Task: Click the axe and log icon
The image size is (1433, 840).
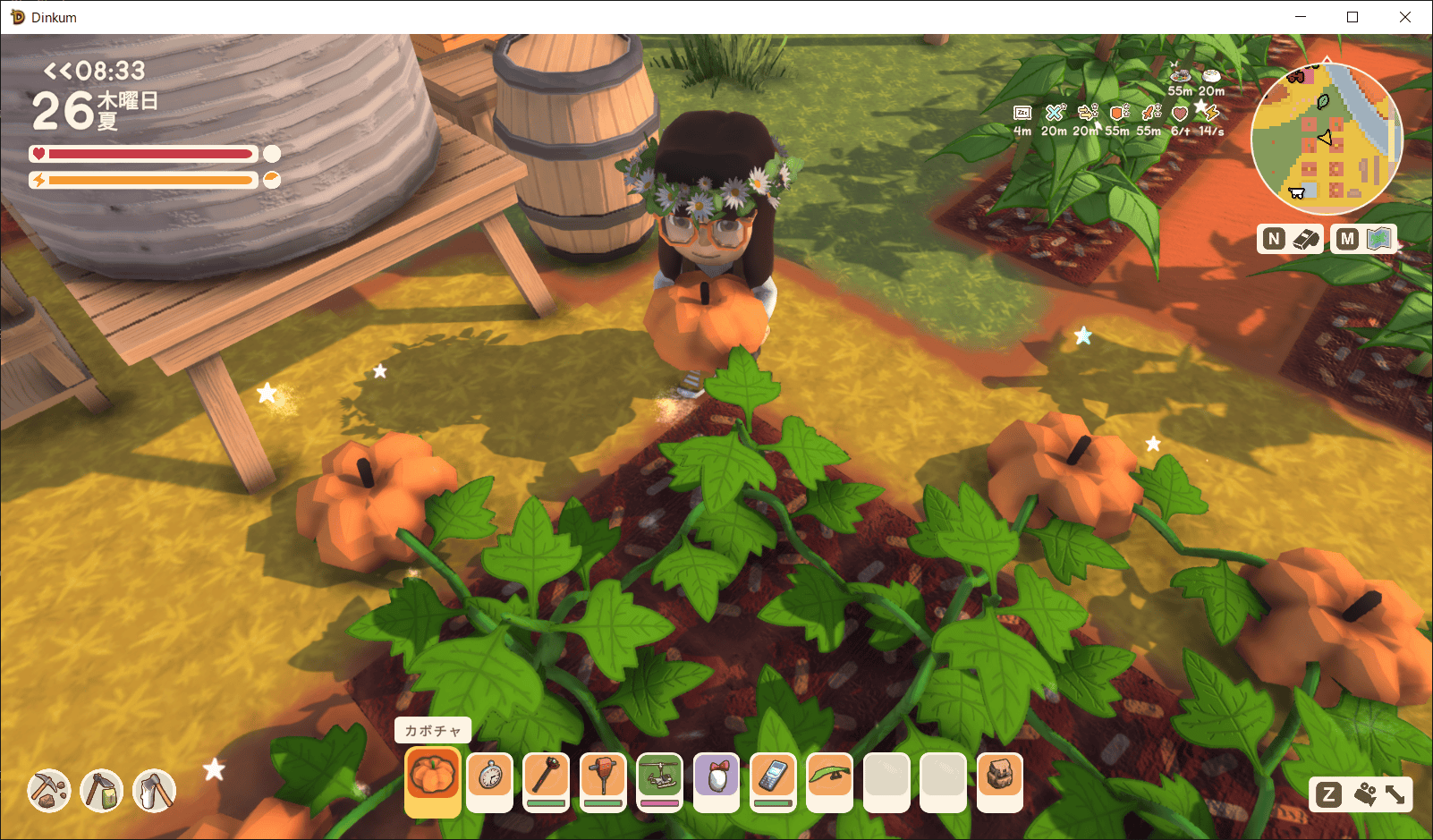Action: (x=154, y=790)
